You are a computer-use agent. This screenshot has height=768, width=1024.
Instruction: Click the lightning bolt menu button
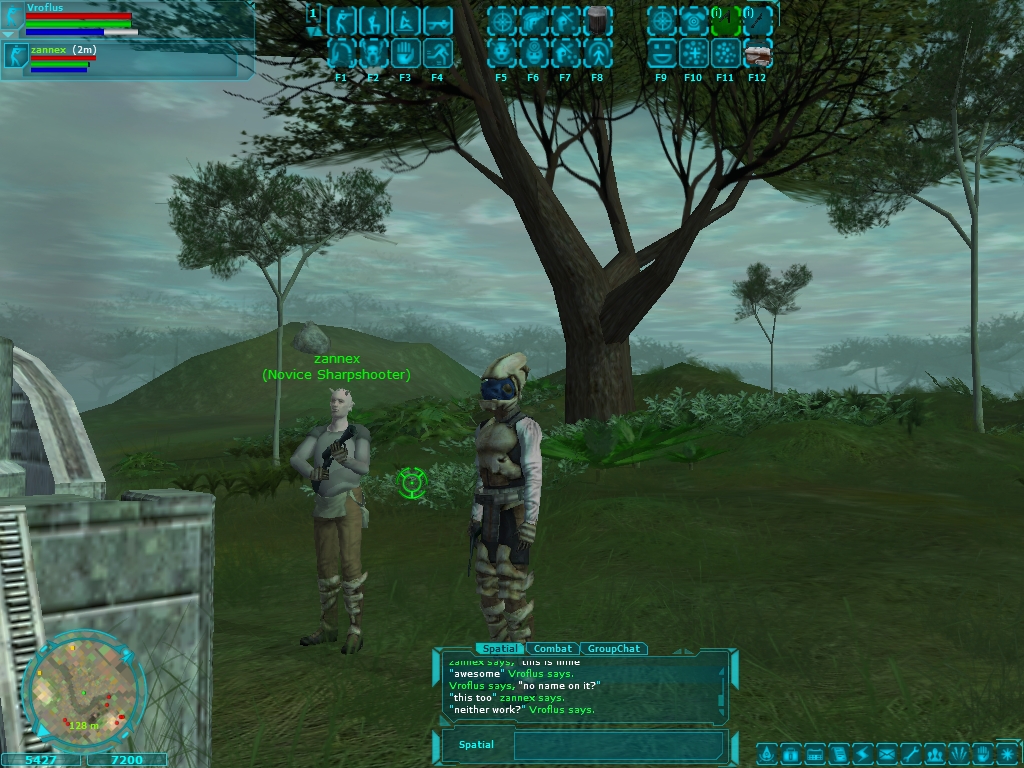861,753
